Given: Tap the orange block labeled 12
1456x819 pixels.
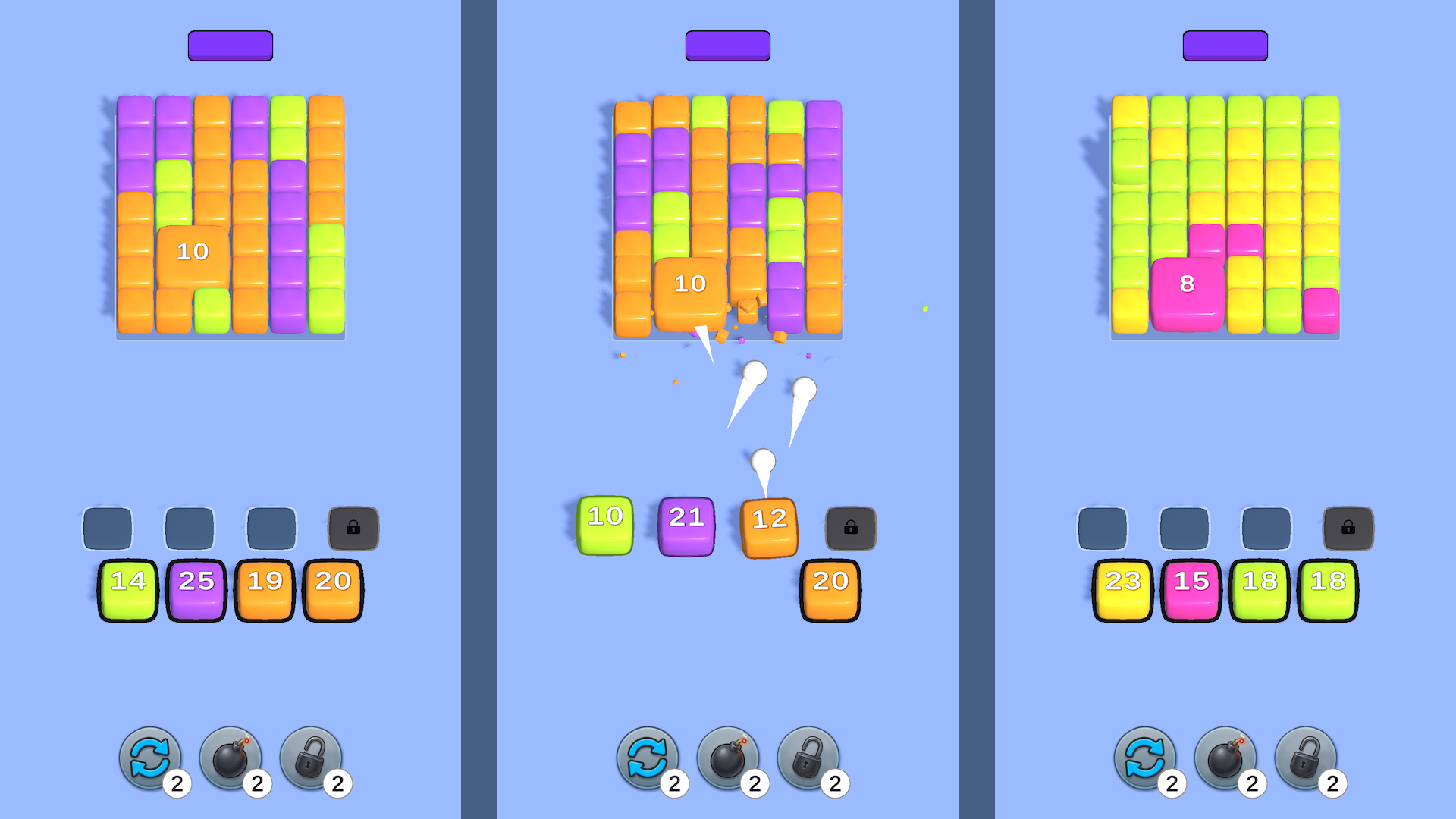Looking at the screenshot, I should point(768,519).
